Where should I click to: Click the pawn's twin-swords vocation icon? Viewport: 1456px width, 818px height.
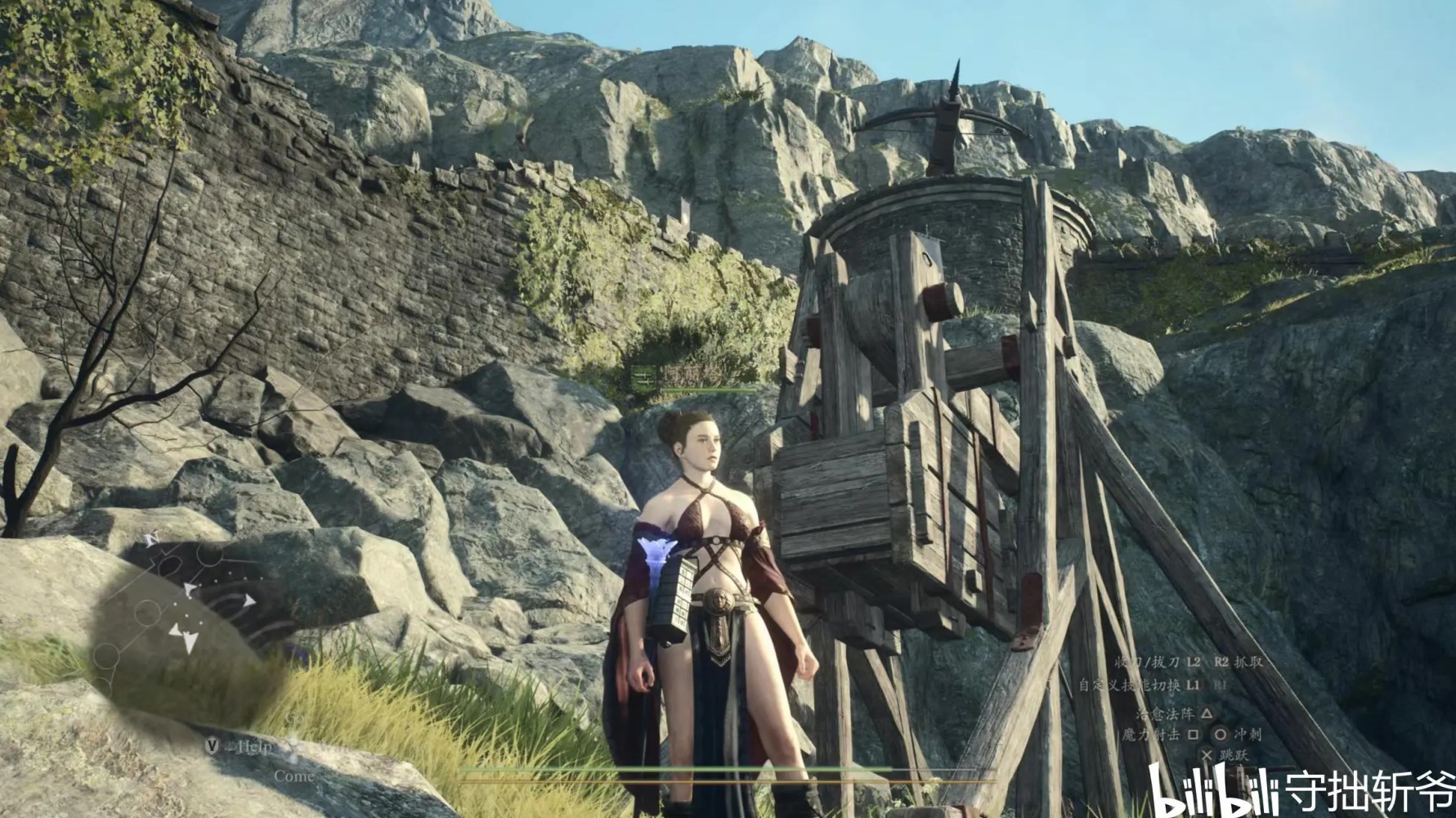click(x=643, y=377)
